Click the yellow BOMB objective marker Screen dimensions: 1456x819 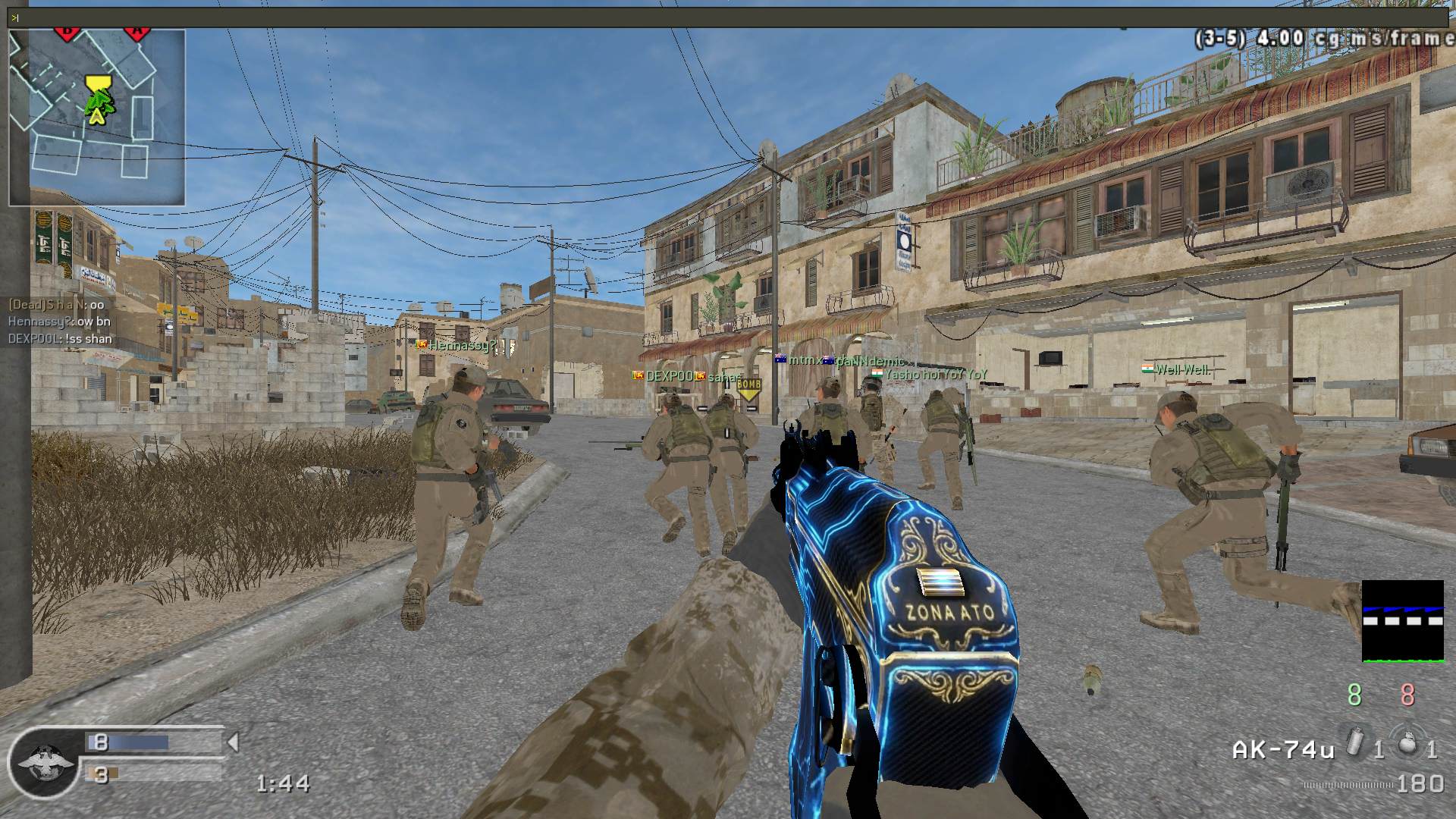coord(748,388)
